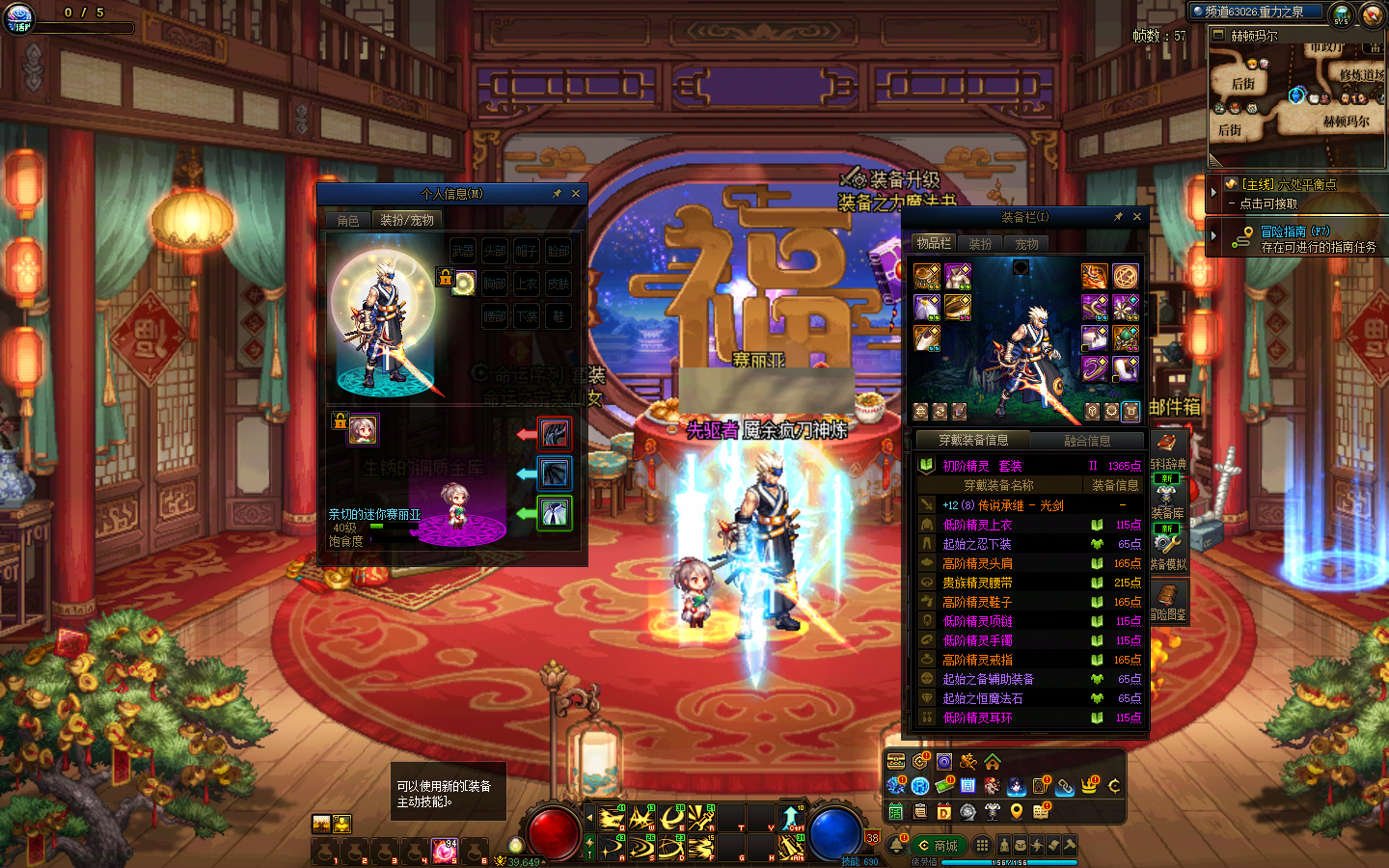This screenshot has width=1389, height=868.
Task: Open the yellow map pin icon
Action: (x=1016, y=812)
